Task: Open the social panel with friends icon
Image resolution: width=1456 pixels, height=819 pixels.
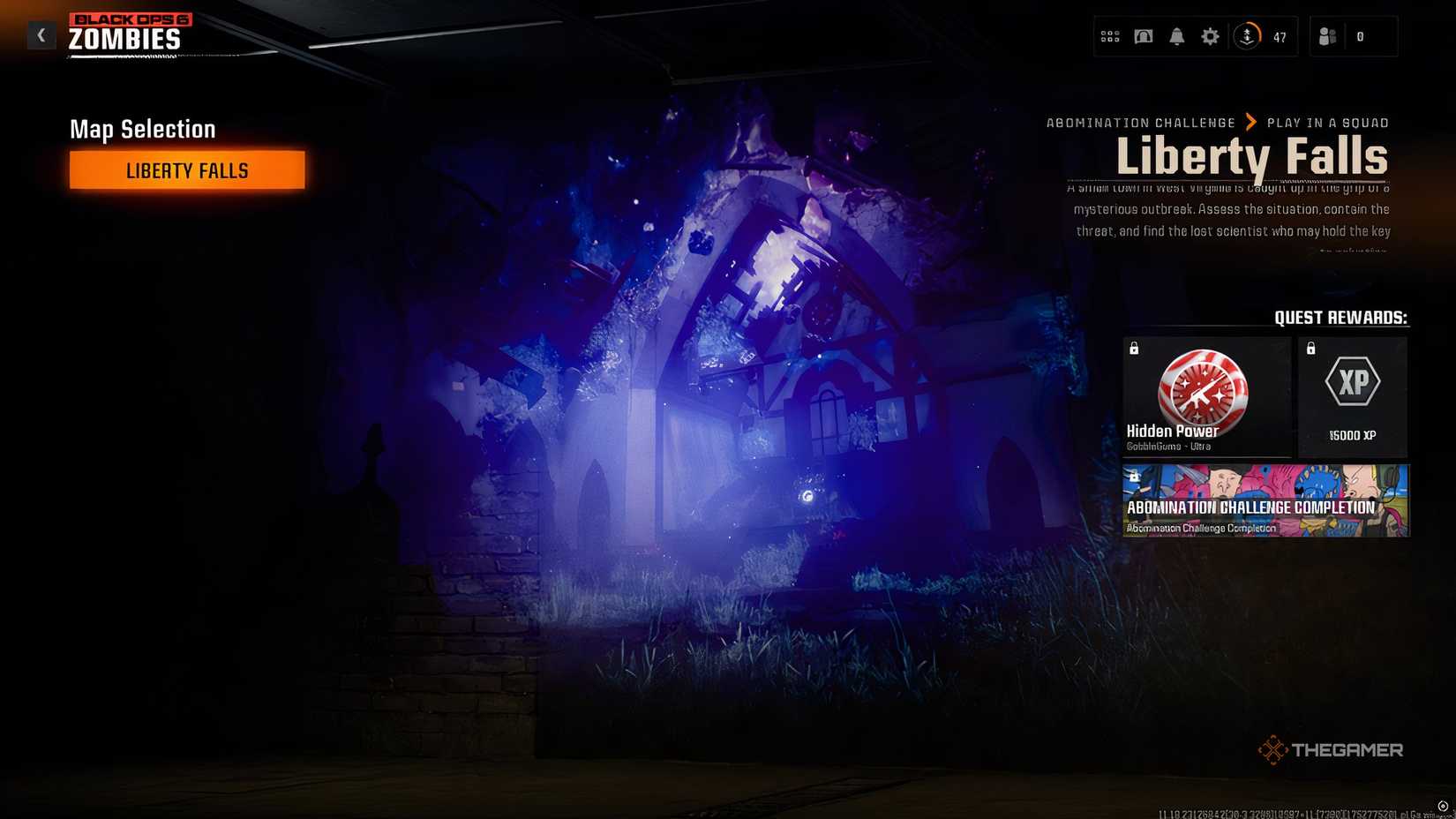Action: click(1327, 36)
